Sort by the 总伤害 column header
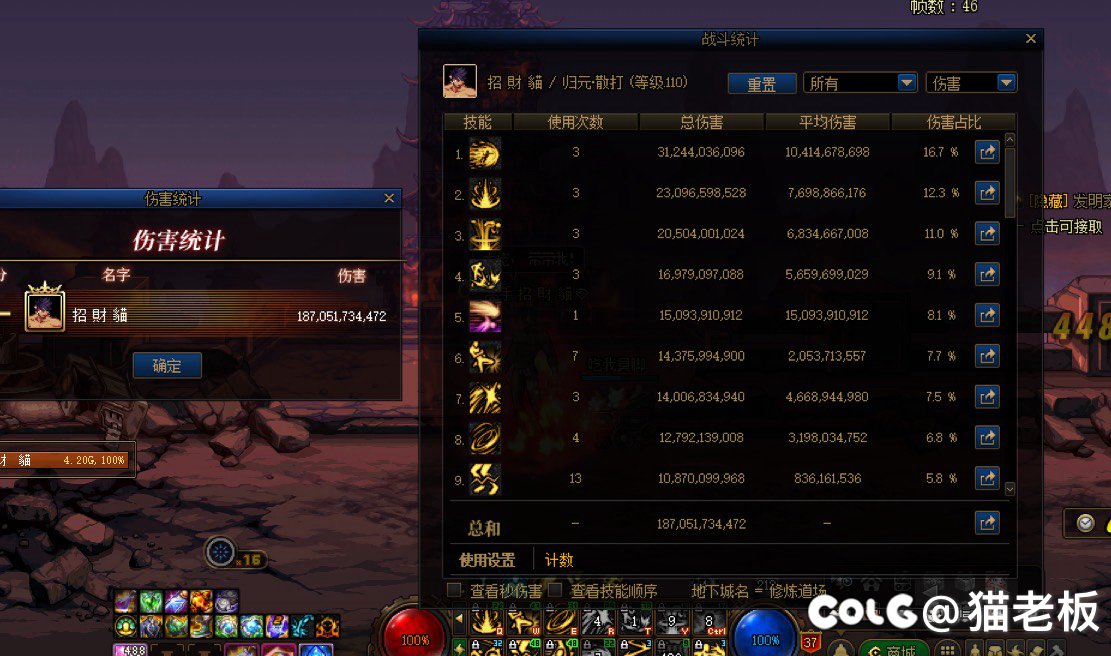This screenshot has width=1111, height=656. [701, 122]
